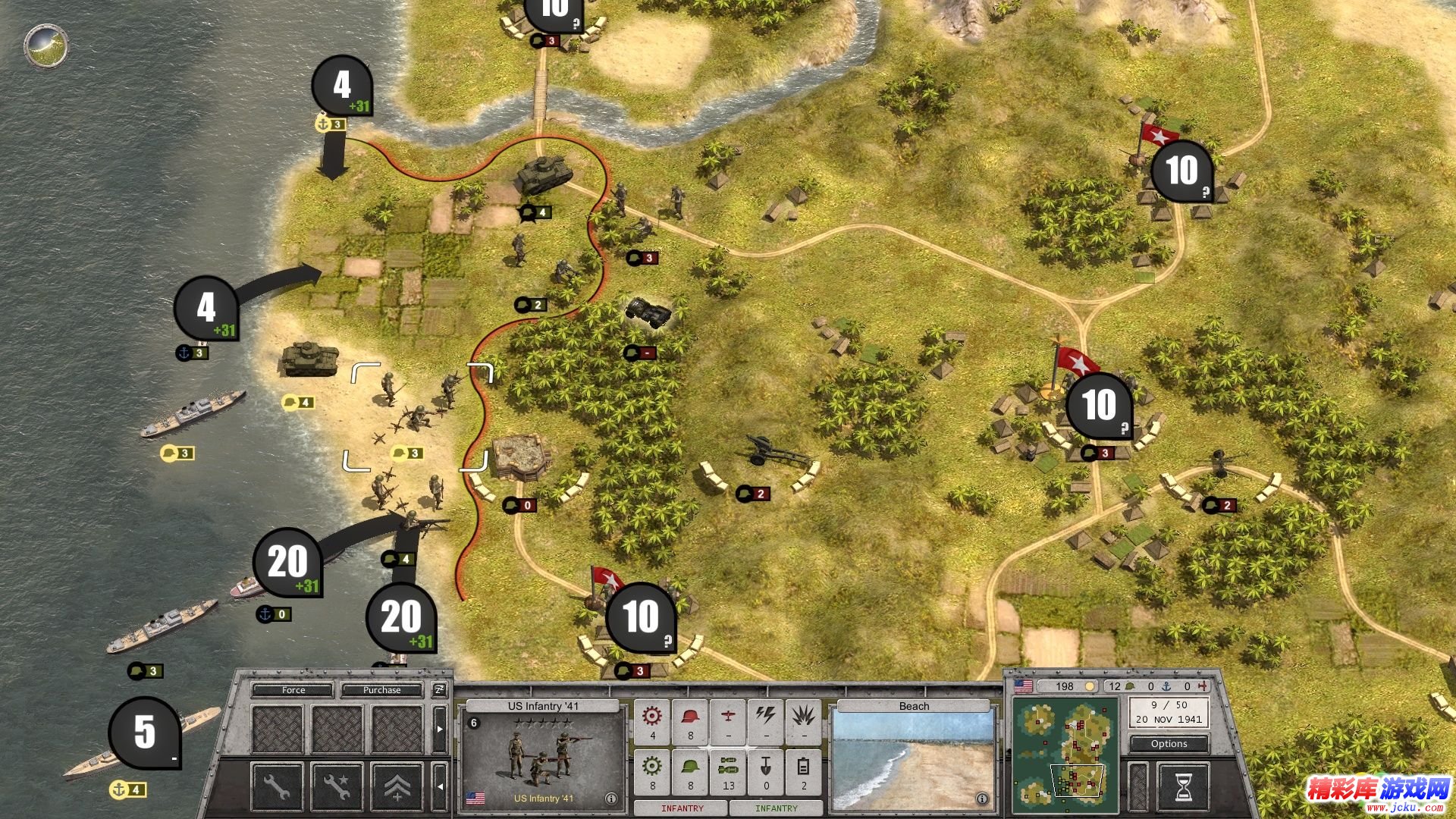The image size is (1456, 819).
Task: Open the Options menu
Action: [1169, 744]
